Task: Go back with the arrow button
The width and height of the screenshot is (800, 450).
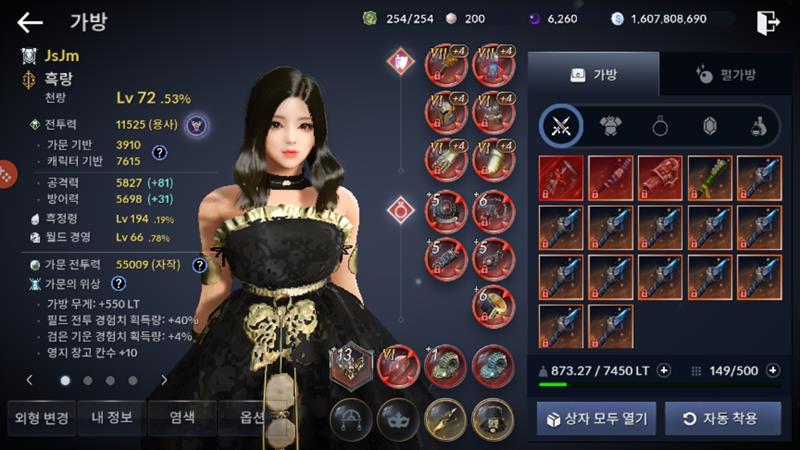Action: [30, 22]
